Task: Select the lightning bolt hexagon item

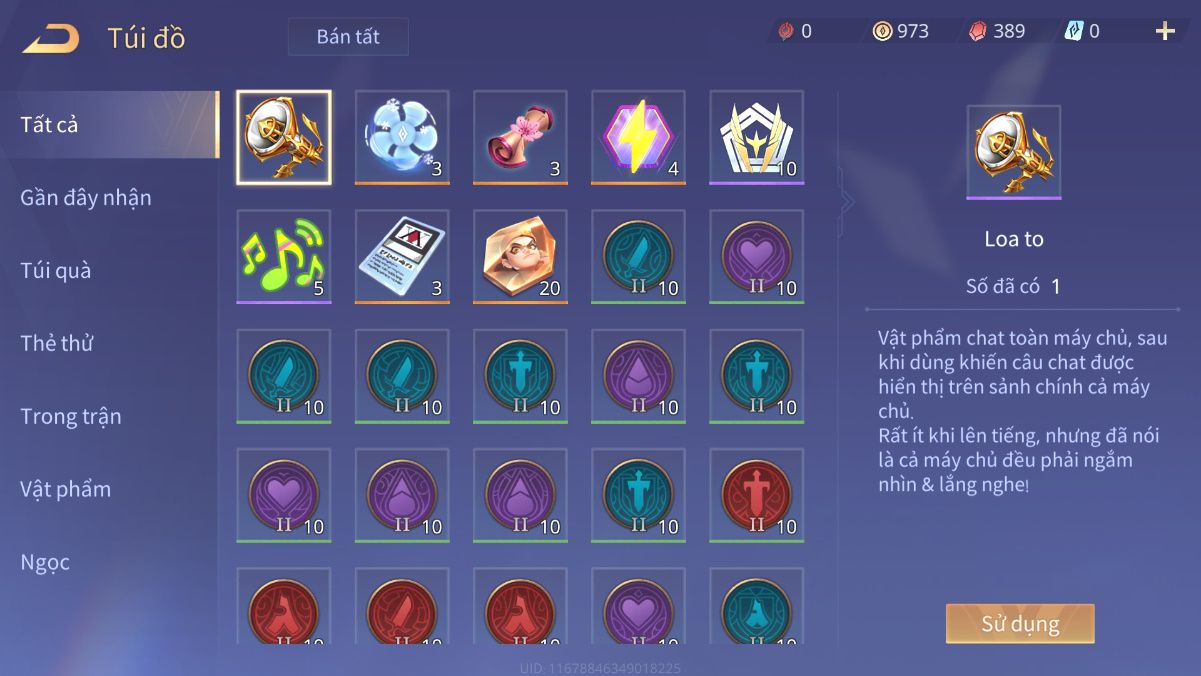Action: (x=638, y=138)
